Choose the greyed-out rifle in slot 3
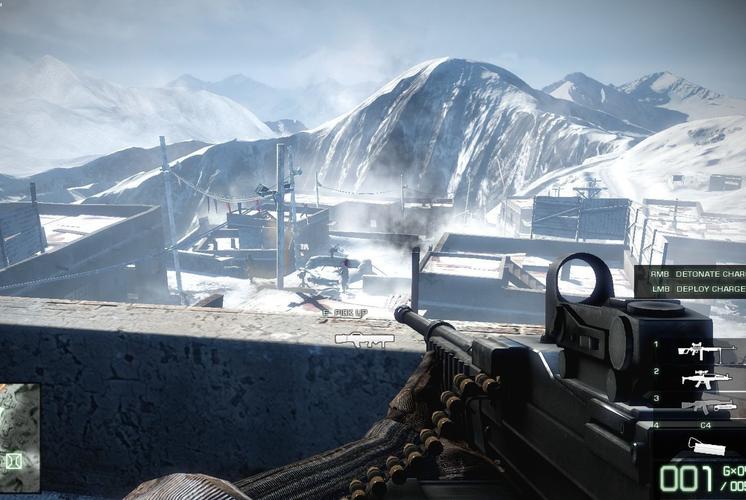746x500 pixels. tap(705, 406)
